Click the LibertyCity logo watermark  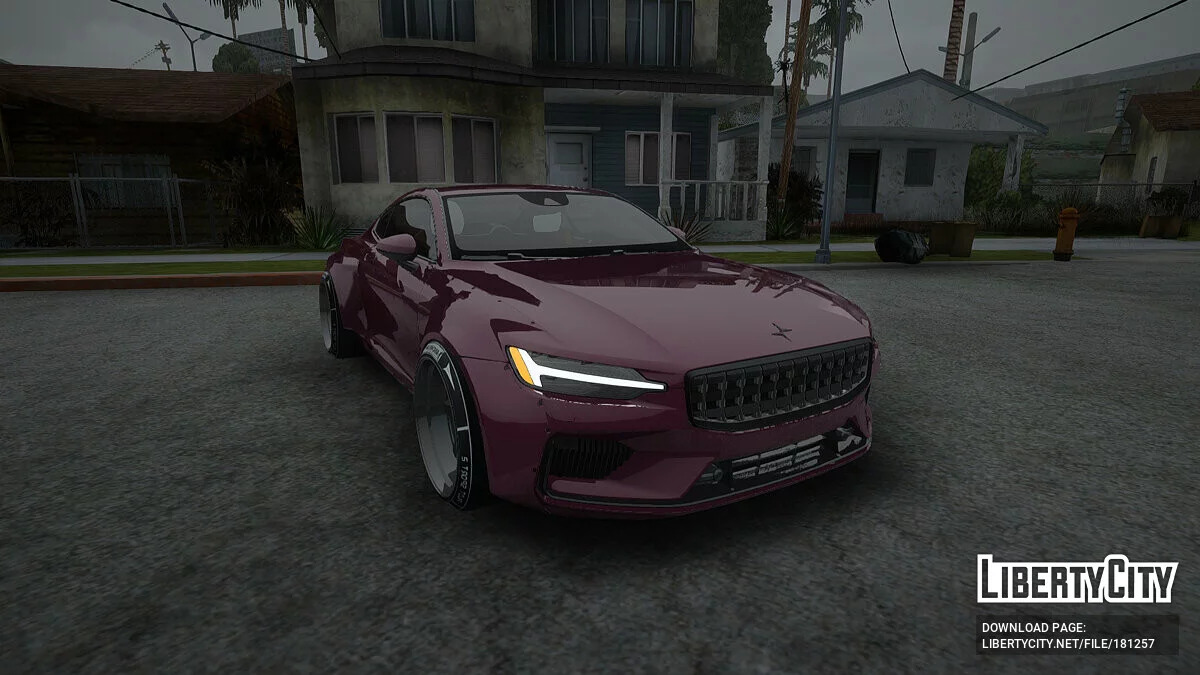[1077, 579]
